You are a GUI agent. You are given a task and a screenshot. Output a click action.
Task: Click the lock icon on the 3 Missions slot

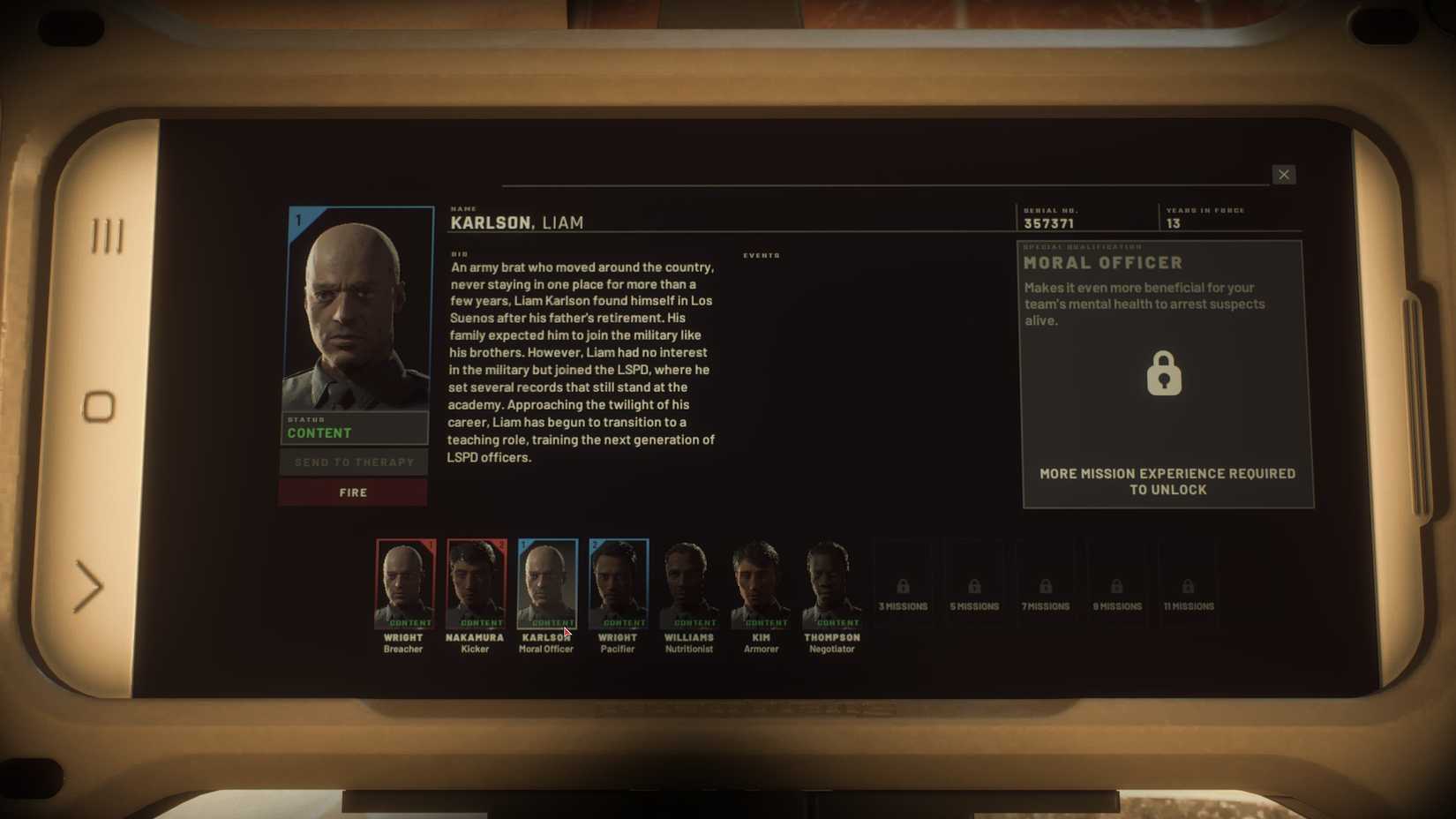pos(903,586)
